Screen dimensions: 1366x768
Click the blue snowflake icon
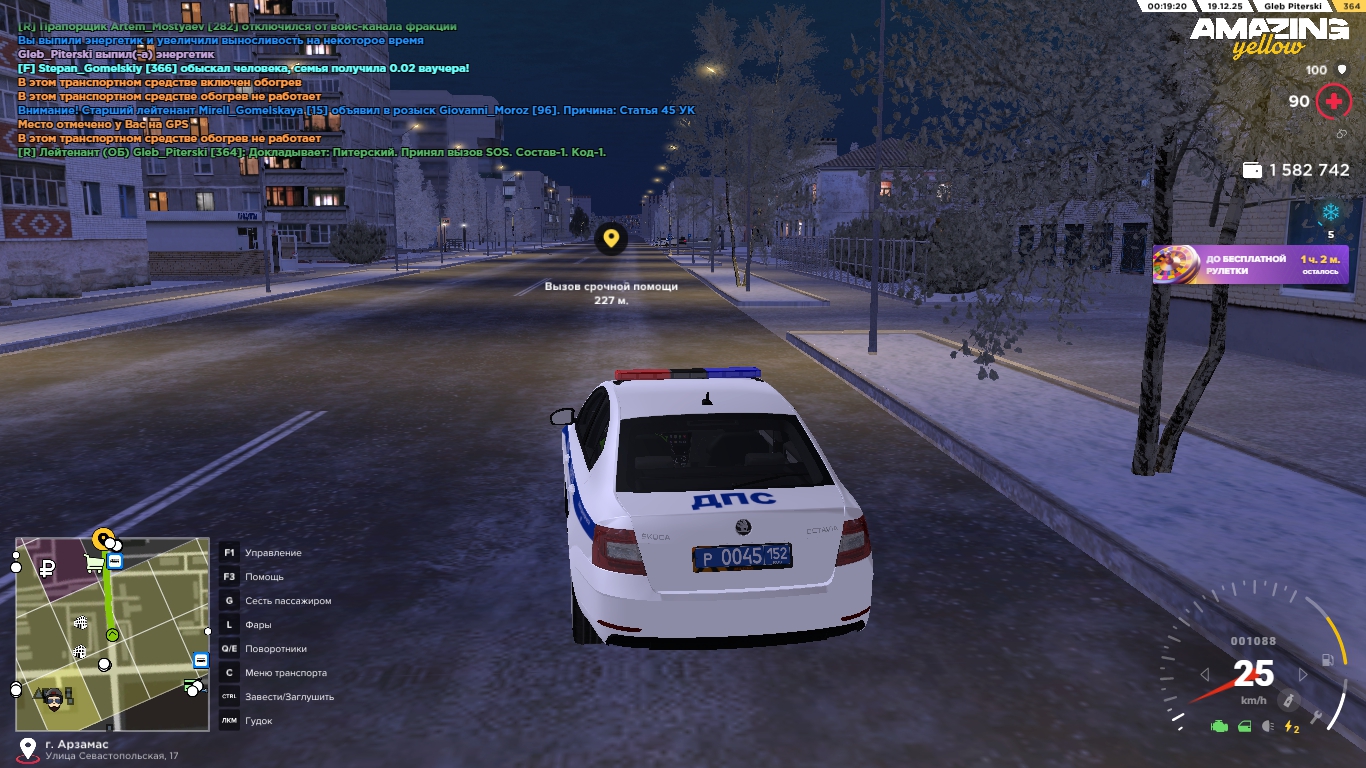click(x=1330, y=212)
